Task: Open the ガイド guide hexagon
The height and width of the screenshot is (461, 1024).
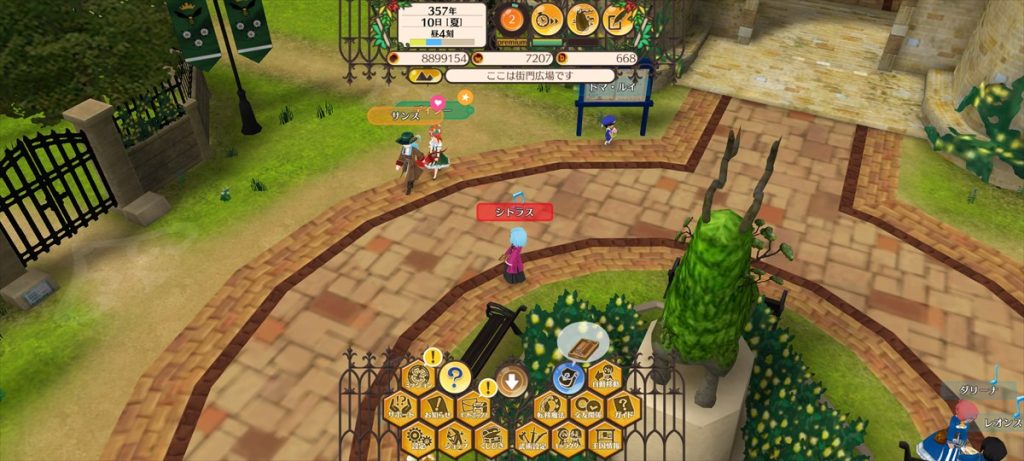Action: (x=624, y=407)
